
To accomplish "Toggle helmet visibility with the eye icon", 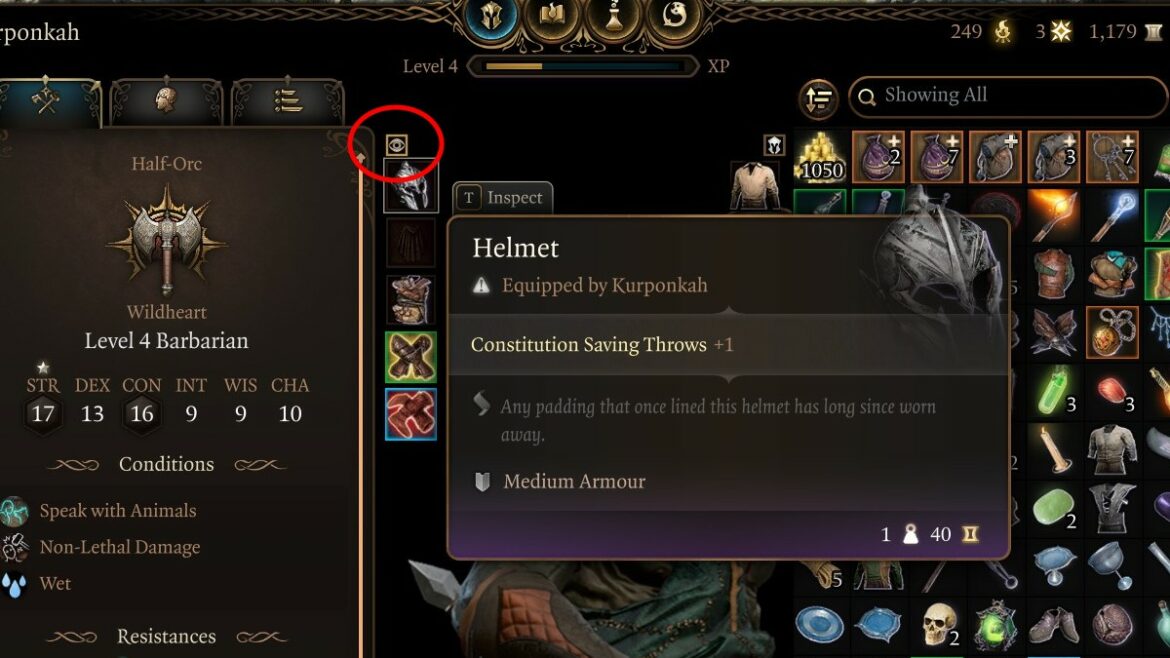I will [397, 145].
